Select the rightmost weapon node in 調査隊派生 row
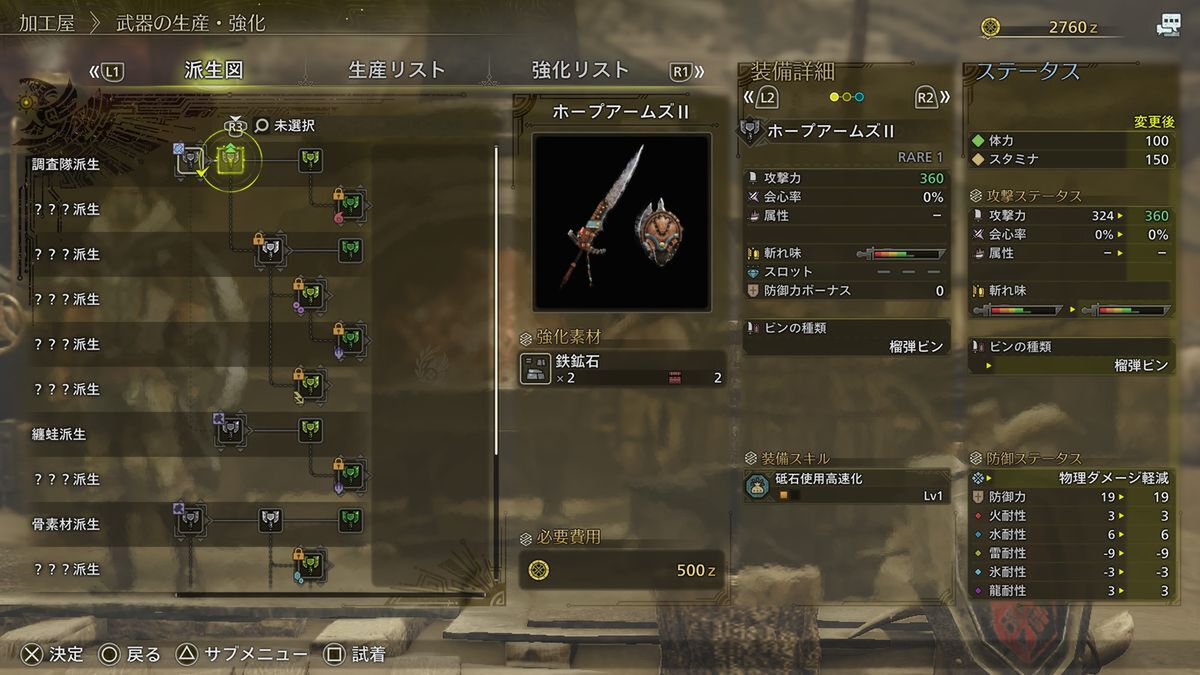The image size is (1200, 675). point(311,158)
